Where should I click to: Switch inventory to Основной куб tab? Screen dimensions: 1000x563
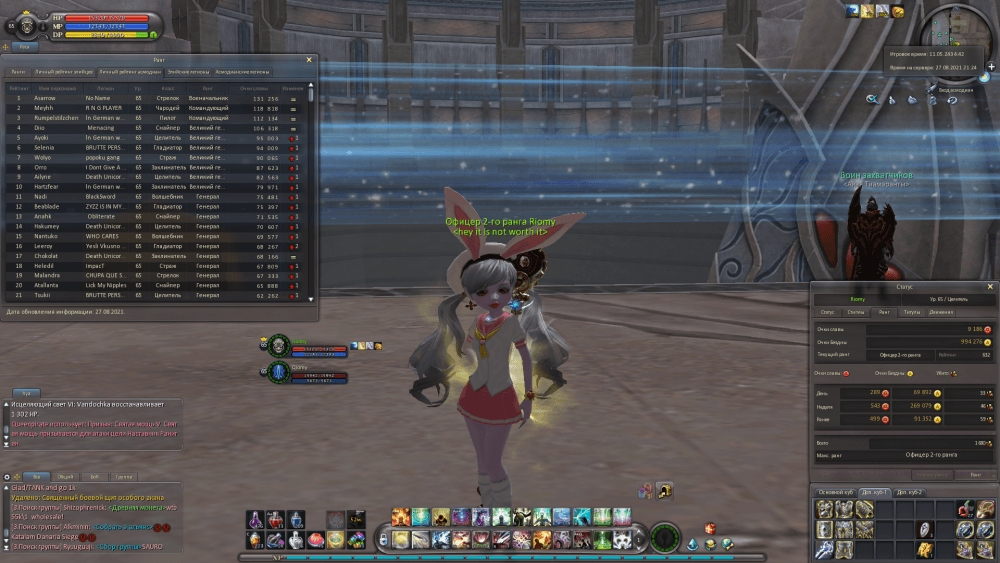tap(835, 492)
